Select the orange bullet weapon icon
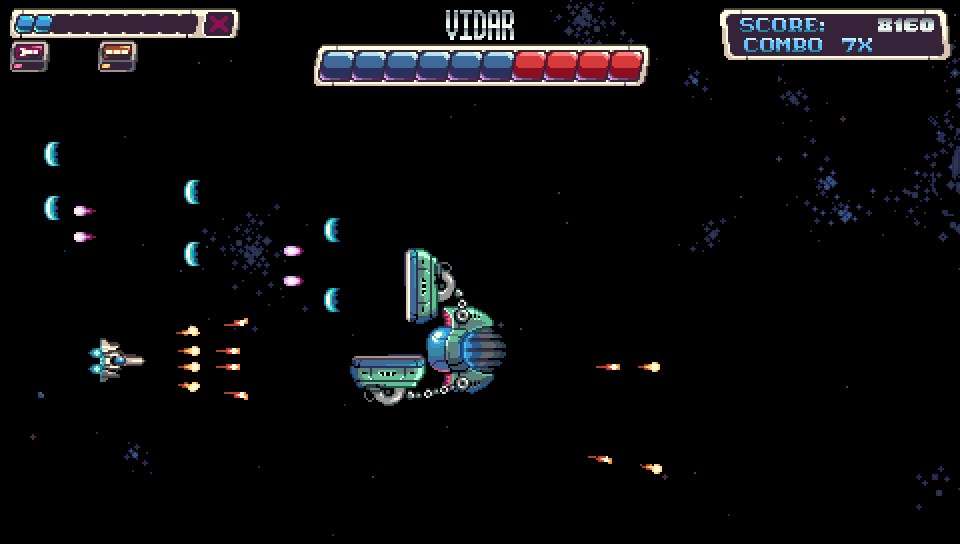The image size is (960, 544). 117,56
